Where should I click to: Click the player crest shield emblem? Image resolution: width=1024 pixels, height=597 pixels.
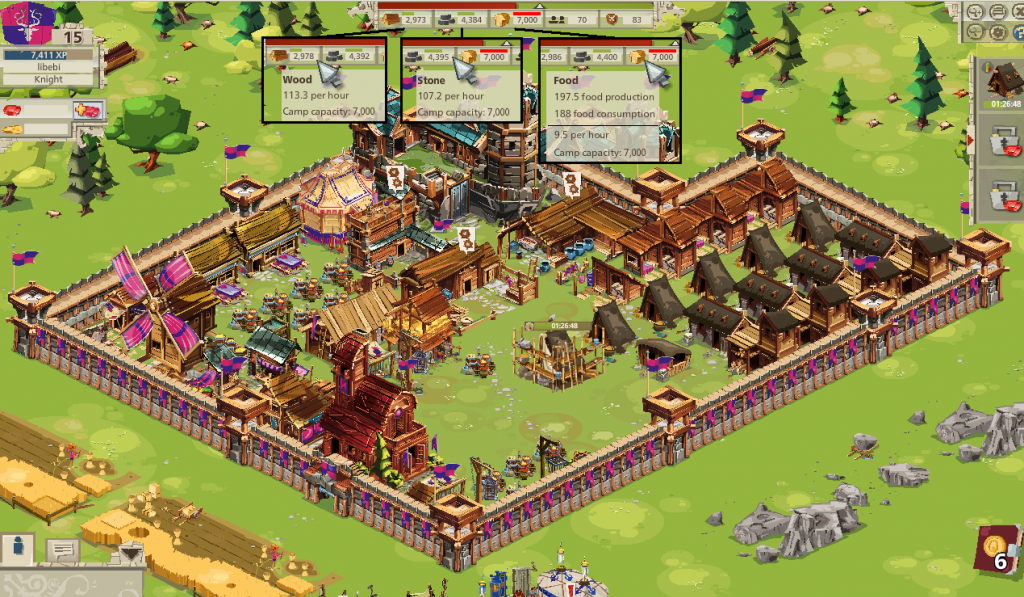pyautogui.click(x=28, y=22)
